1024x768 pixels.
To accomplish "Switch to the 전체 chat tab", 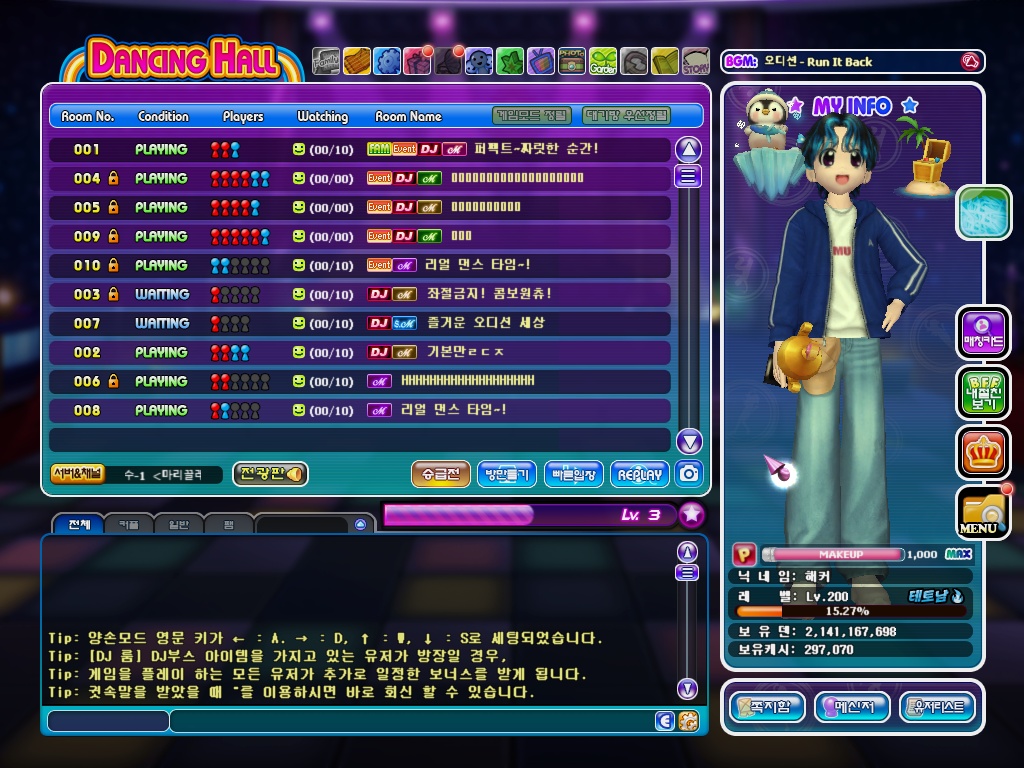I will 78,524.
